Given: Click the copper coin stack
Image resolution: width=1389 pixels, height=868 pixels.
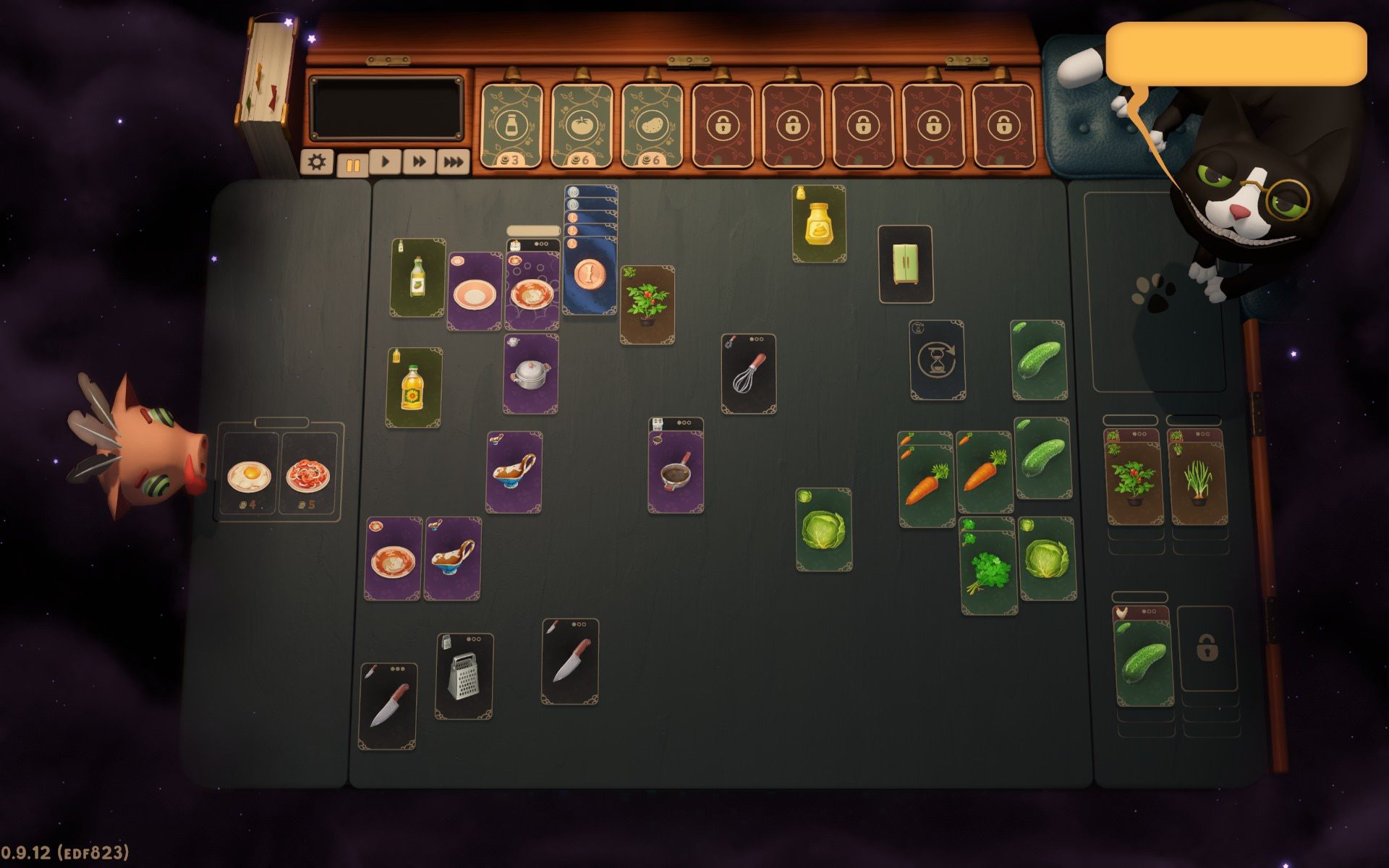Looking at the screenshot, I should click(589, 276).
